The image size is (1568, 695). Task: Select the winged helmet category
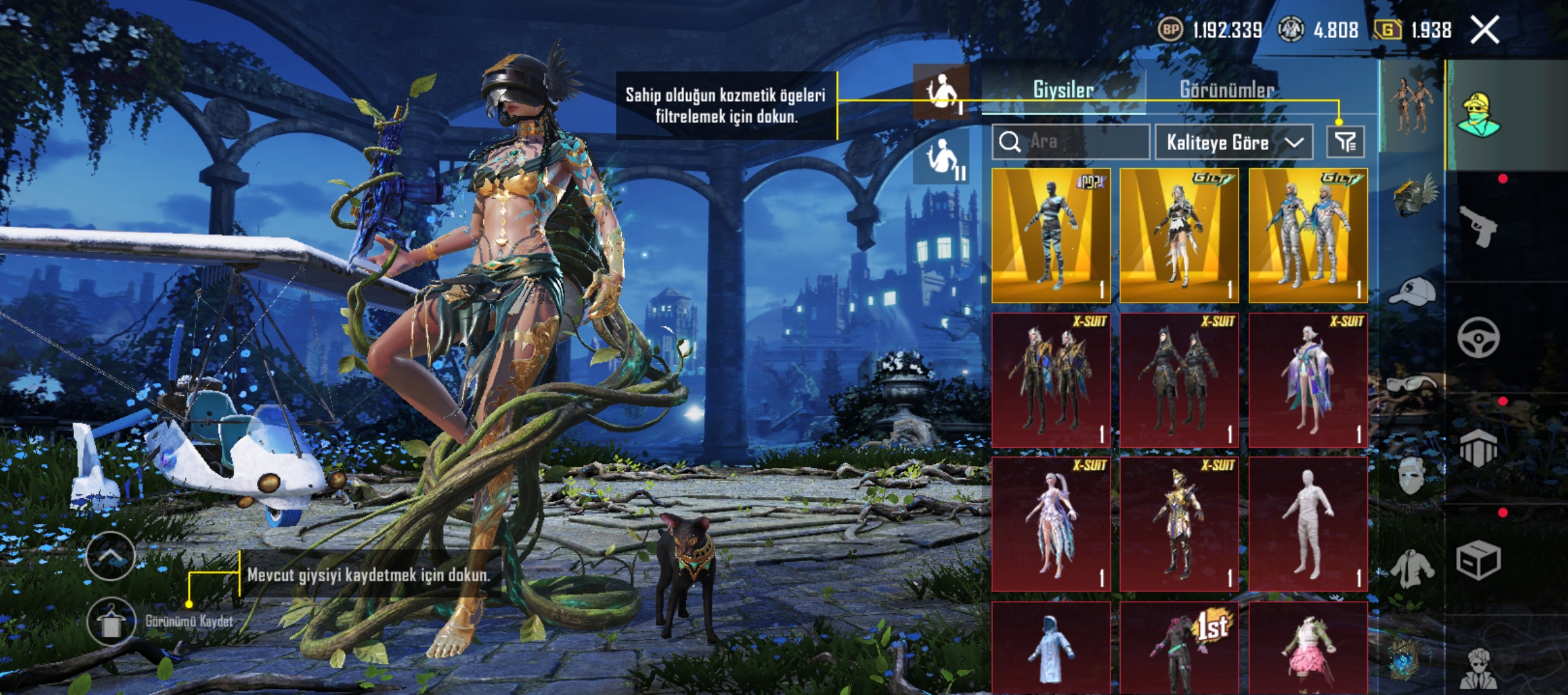(x=1412, y=194)
